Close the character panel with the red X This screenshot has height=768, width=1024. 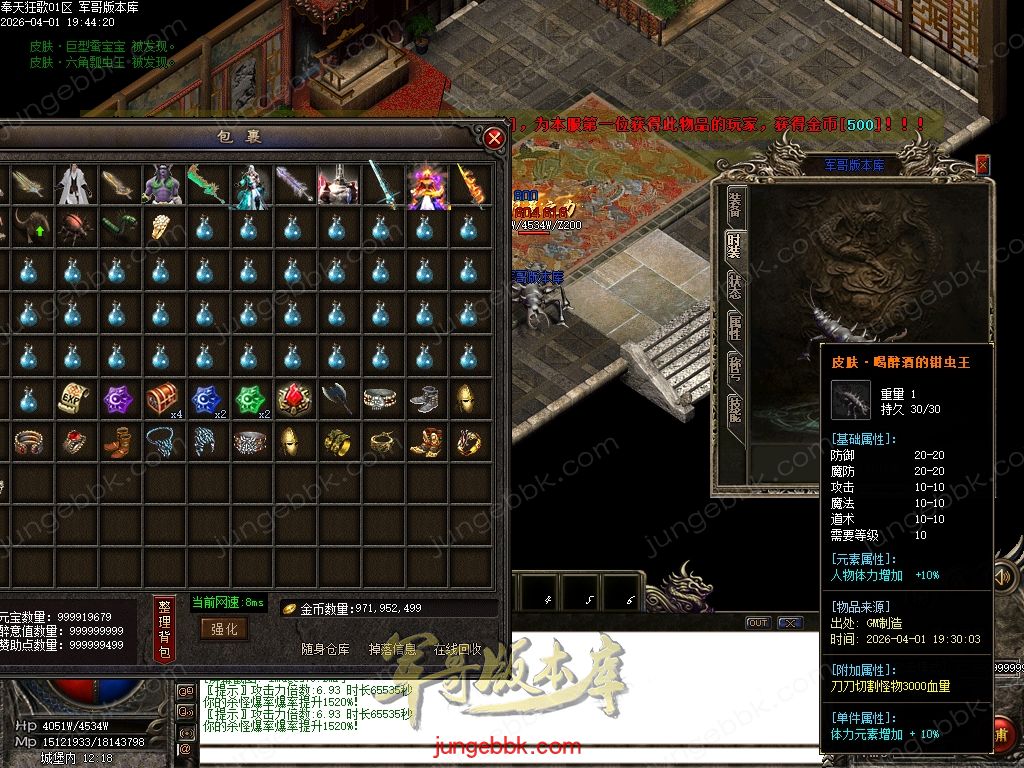[982, 164]
